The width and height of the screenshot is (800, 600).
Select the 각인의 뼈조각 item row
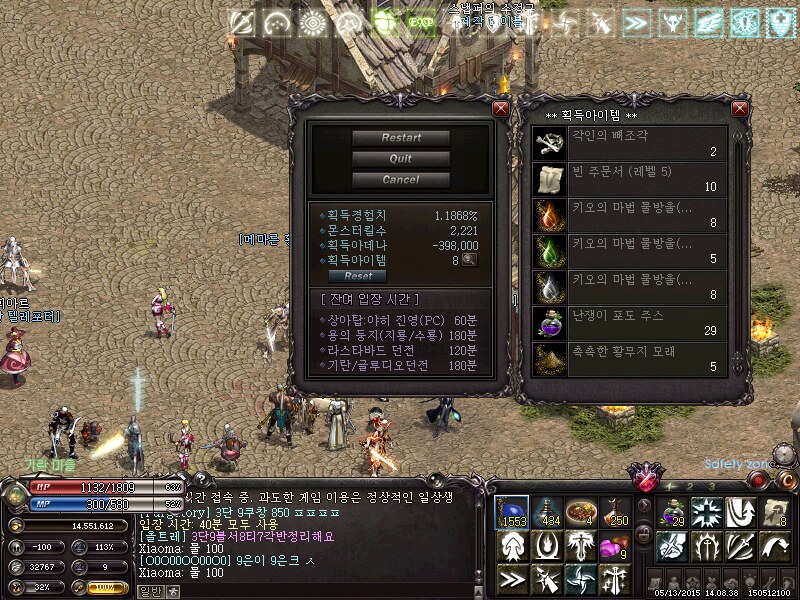630,143
